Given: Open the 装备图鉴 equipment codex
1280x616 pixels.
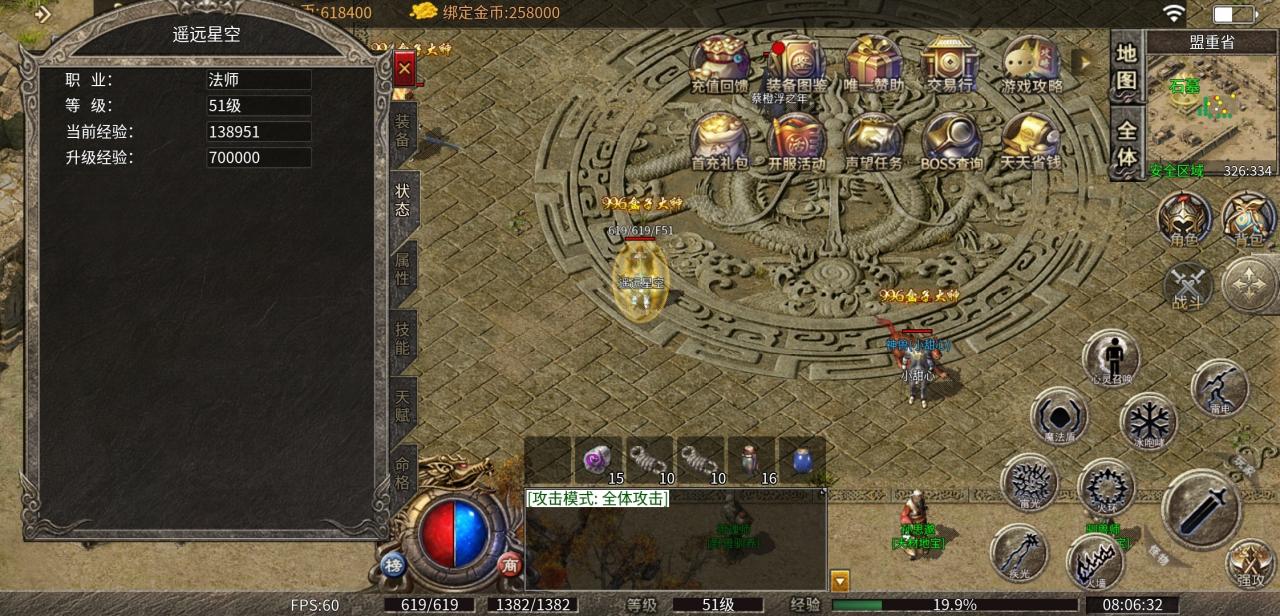Looking at the screenshot, I should point(797,63).
